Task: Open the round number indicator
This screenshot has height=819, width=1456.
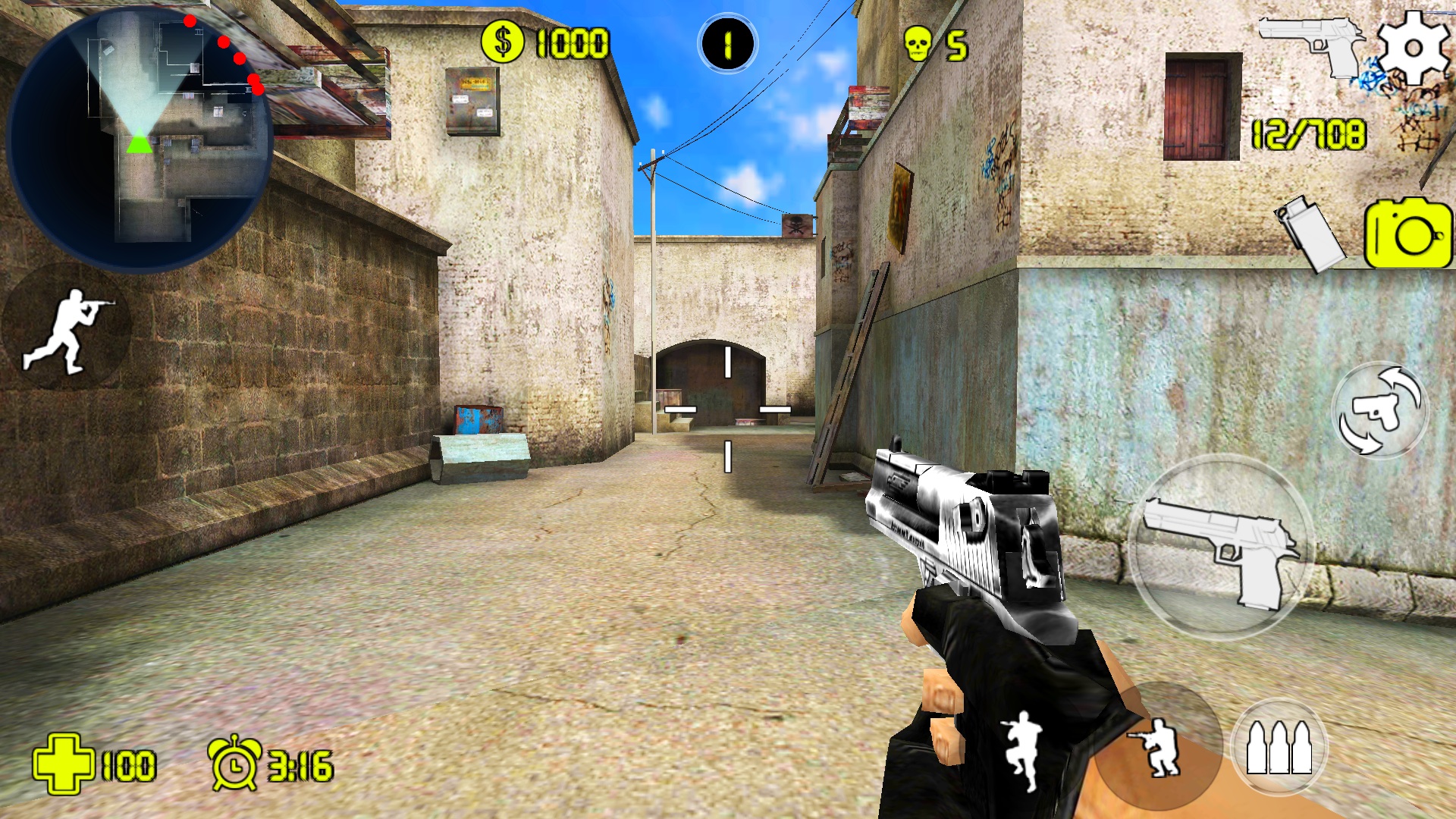Action: tap(726, 42)
